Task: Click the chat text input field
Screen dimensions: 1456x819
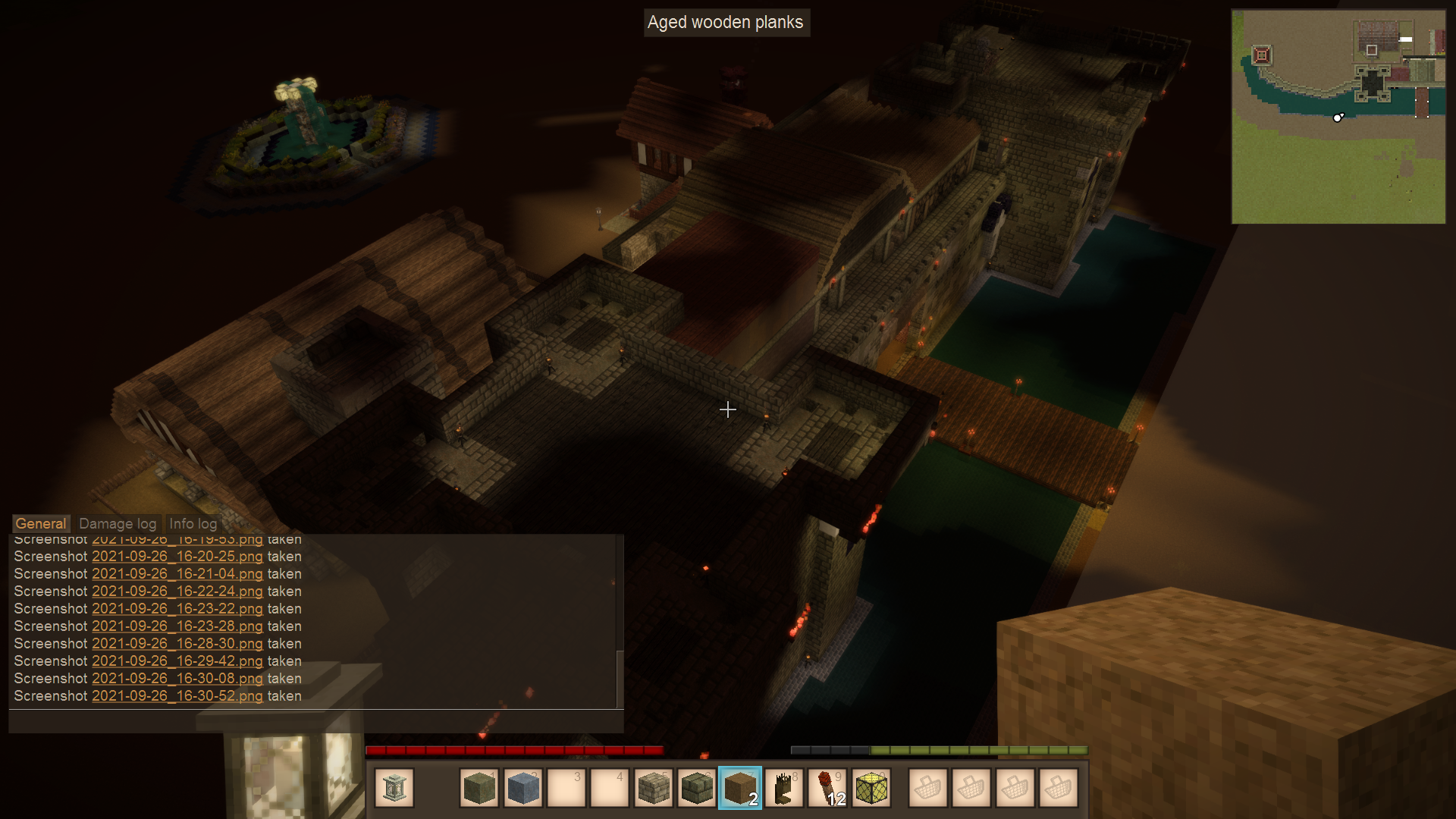Action: coord(315,721)
